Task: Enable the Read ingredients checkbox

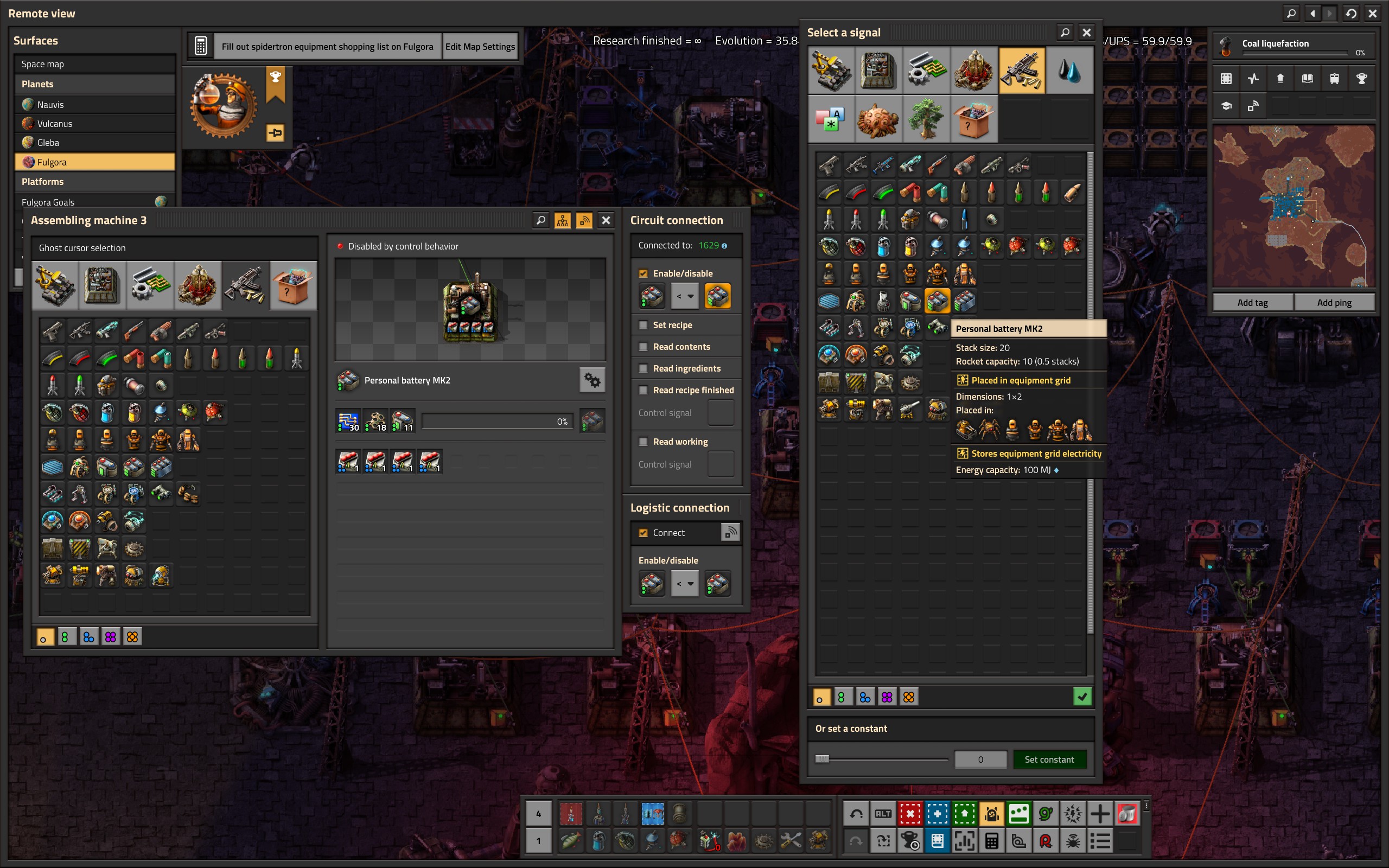Action: pyautogui.click(x=643, y=368)
